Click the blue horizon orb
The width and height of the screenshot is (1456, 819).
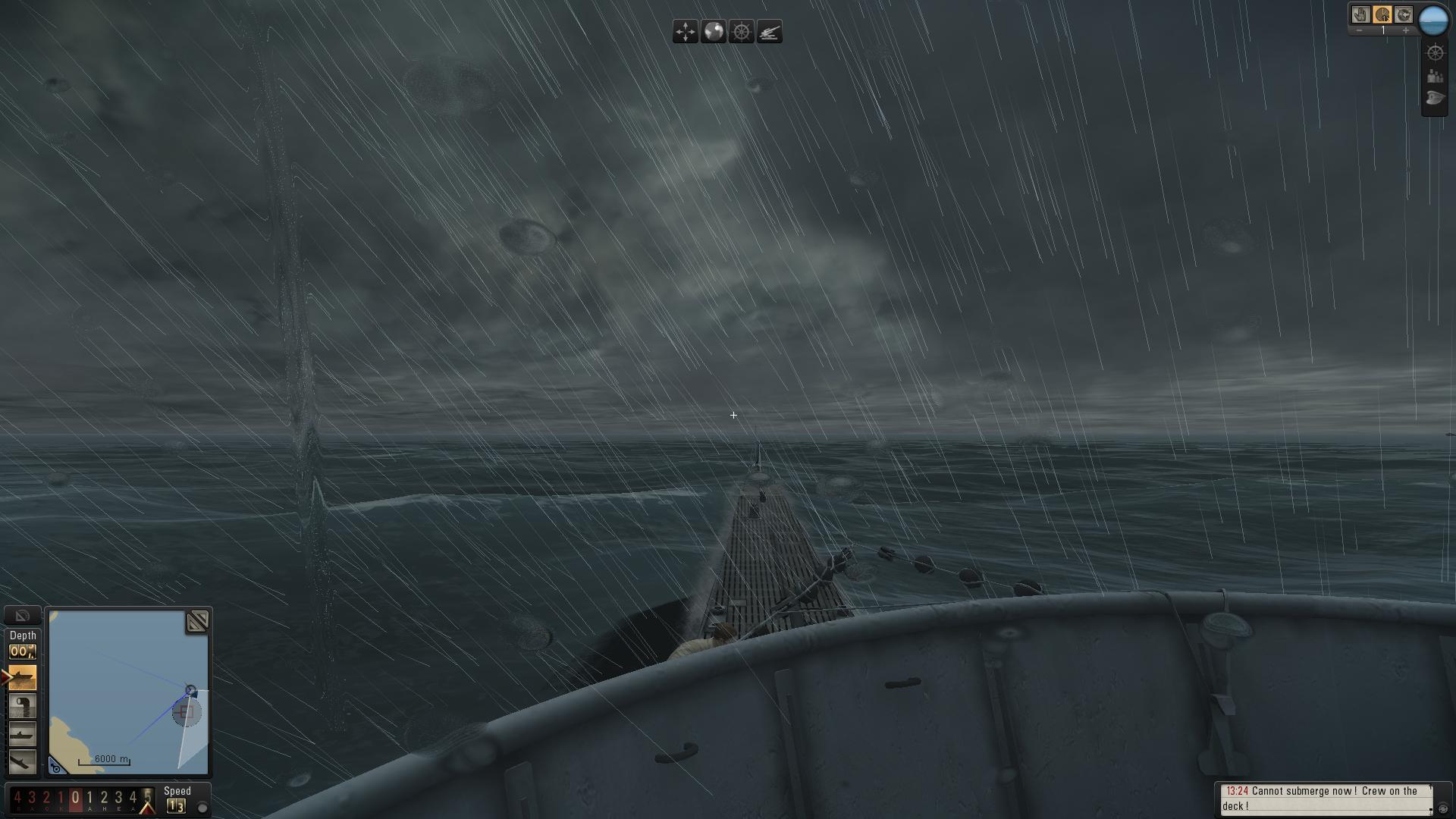click(1433, 20)
